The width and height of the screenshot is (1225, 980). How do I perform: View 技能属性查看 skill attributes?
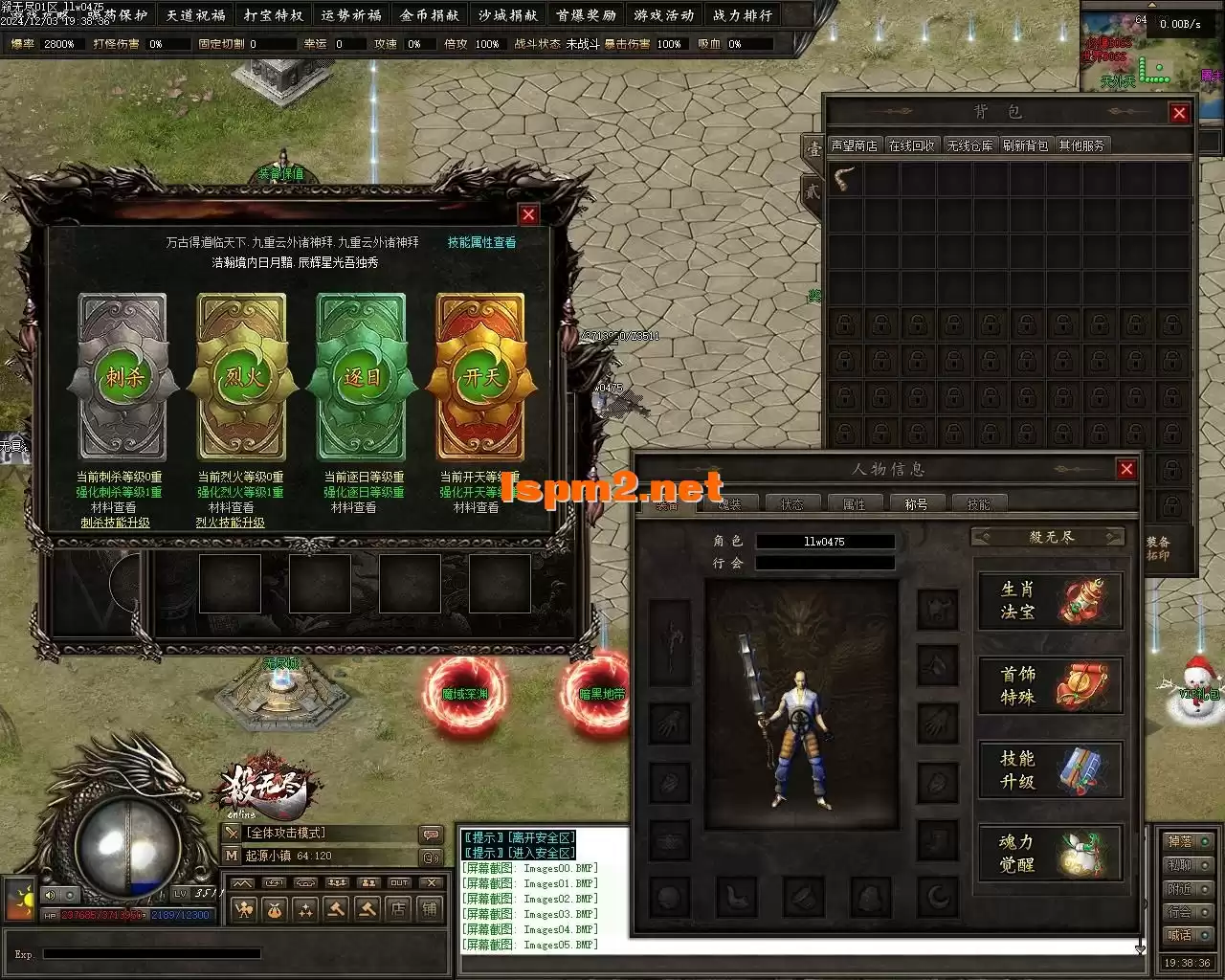(x=481, y=242)
